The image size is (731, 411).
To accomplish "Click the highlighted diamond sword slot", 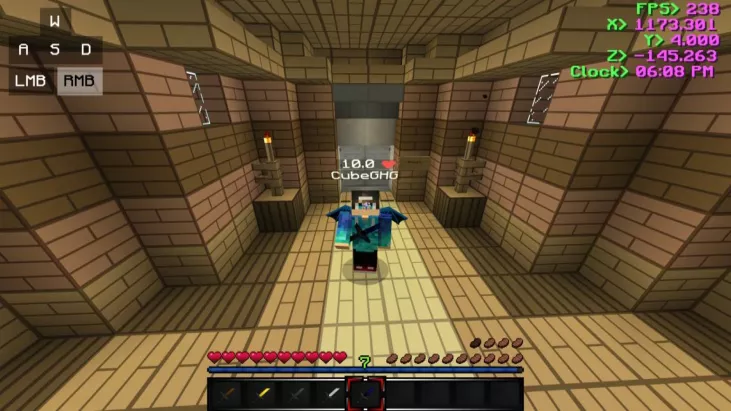I will pyautogui.click(x=366, y=394).
